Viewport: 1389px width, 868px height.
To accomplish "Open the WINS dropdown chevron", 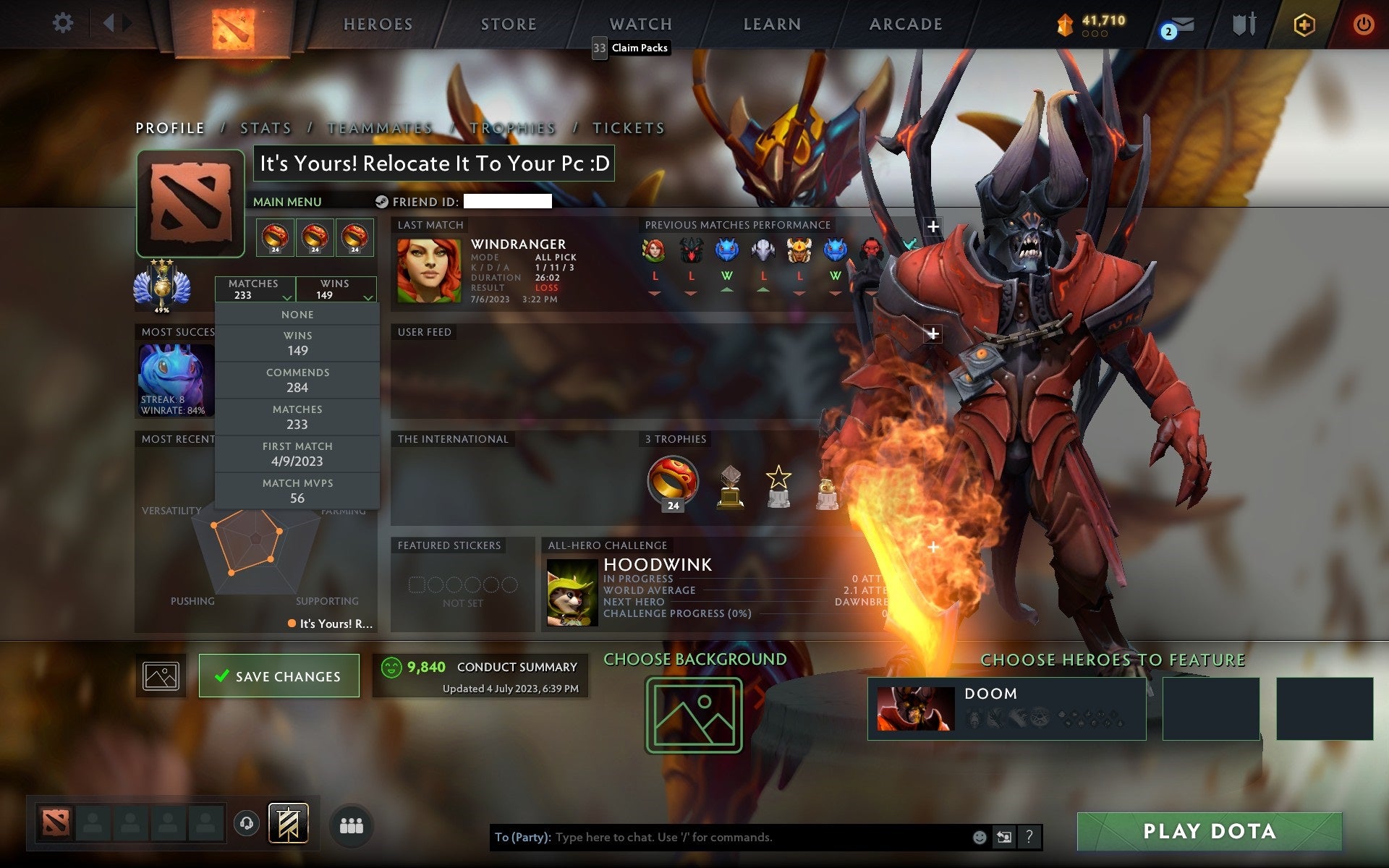I will [368, 297].
